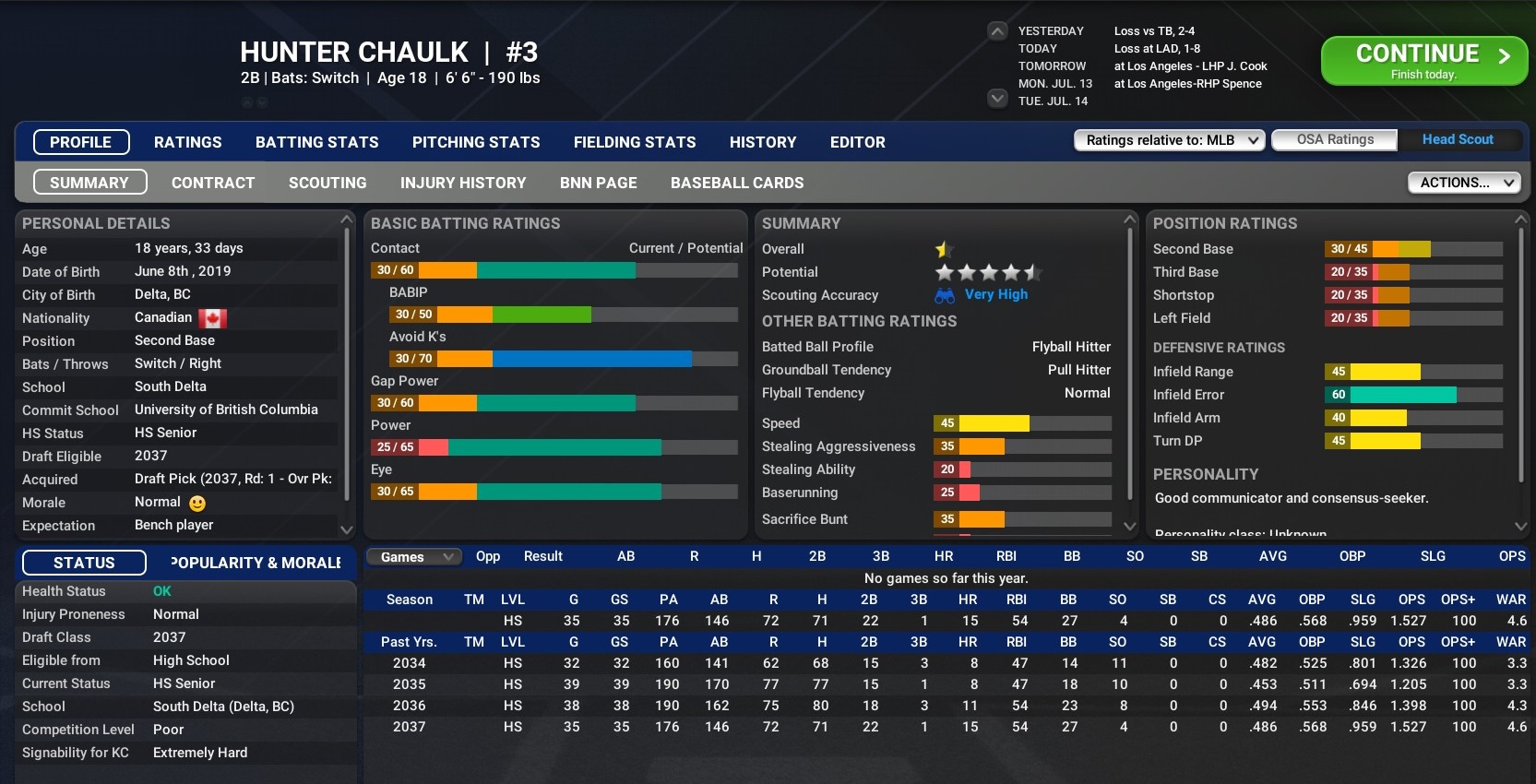This screenshot has height=784, width=1536.
Task: Open the Ratings relative to MLB dropdown
Action: (1168, 140)
